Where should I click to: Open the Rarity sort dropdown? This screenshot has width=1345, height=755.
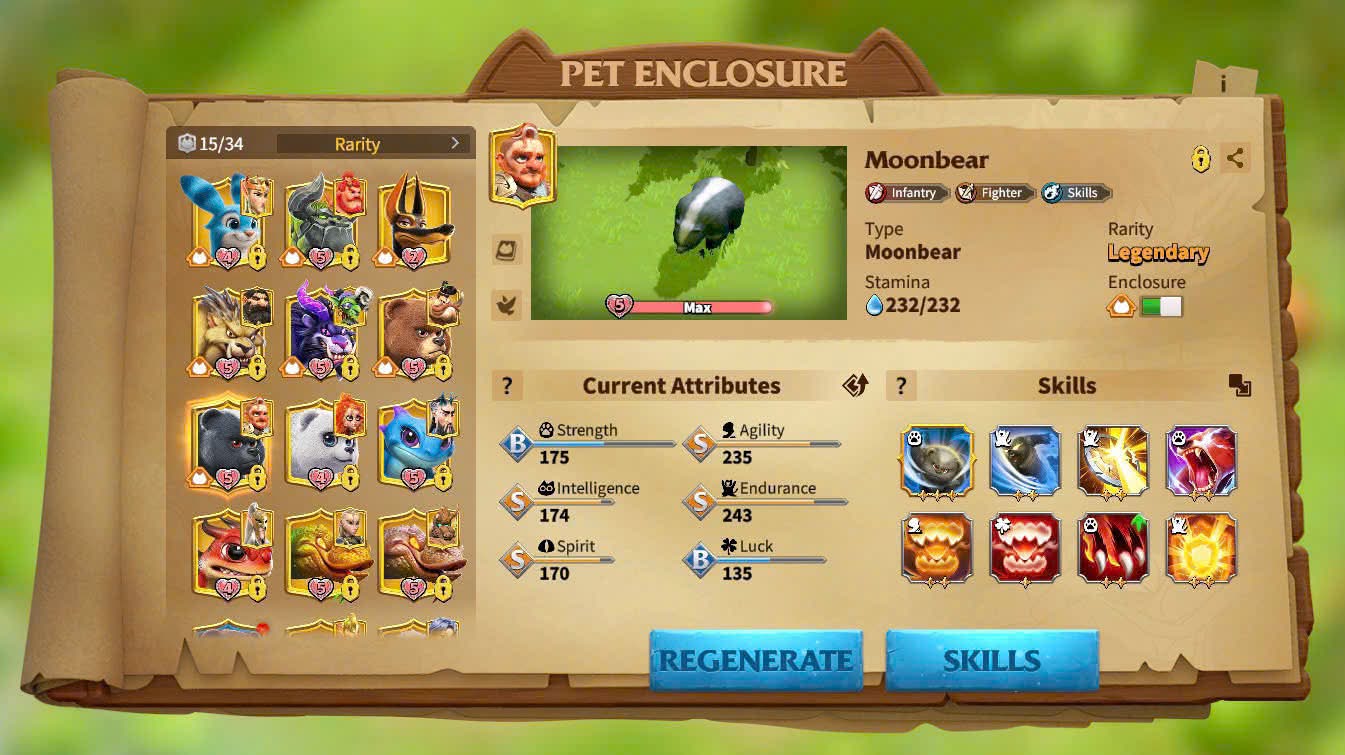[372, 144]
